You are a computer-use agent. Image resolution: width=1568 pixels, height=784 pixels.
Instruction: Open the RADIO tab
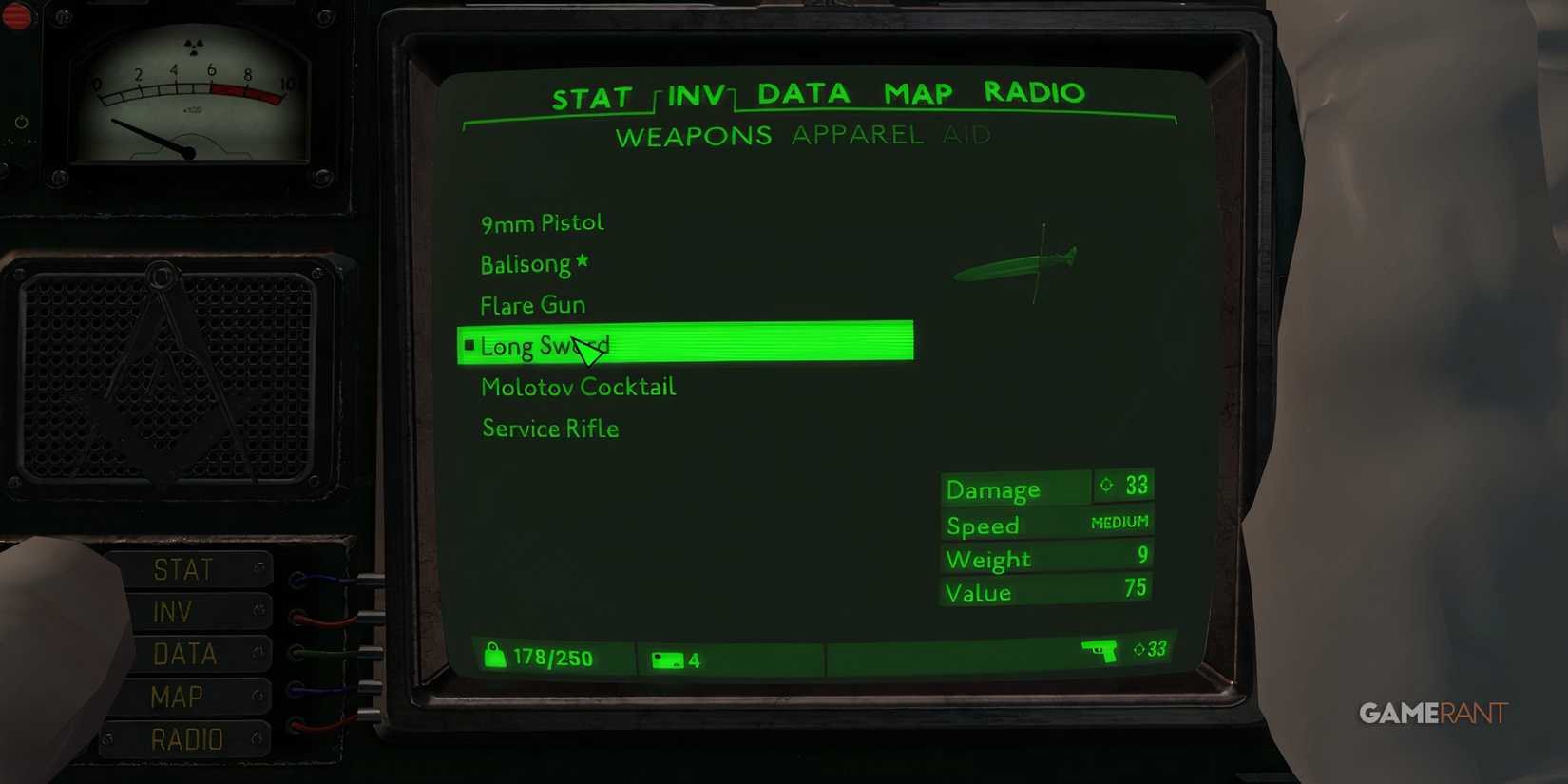coord(1035,92)
